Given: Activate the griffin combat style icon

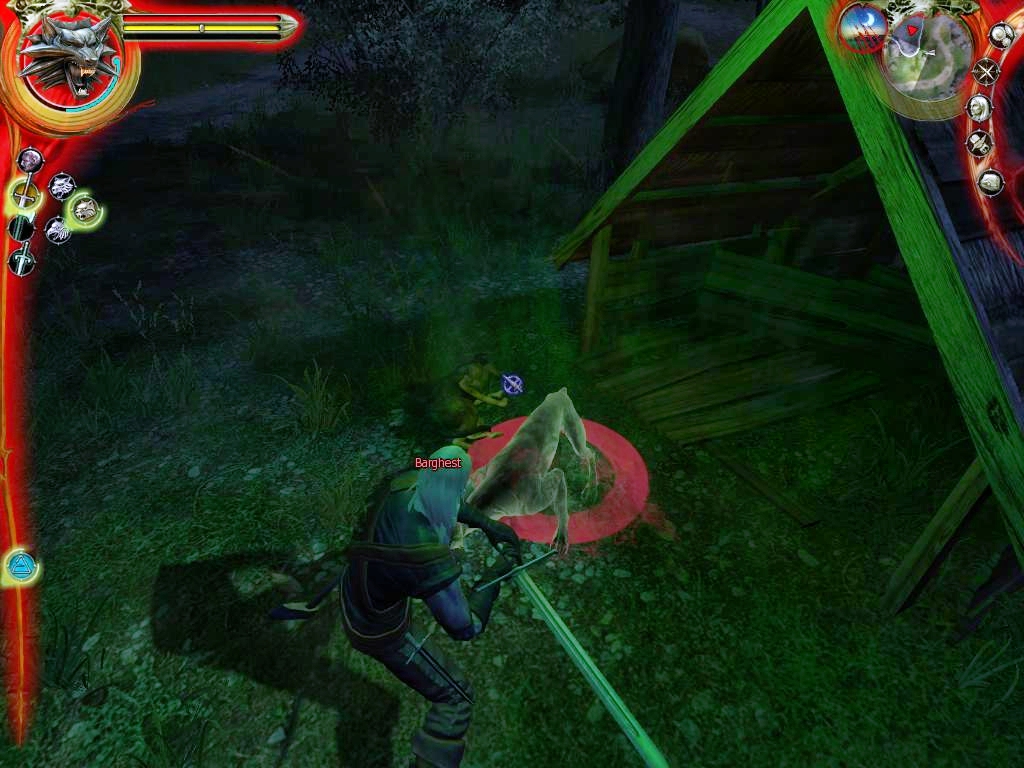Looking at the screenshot, I should tap(57, 231).
